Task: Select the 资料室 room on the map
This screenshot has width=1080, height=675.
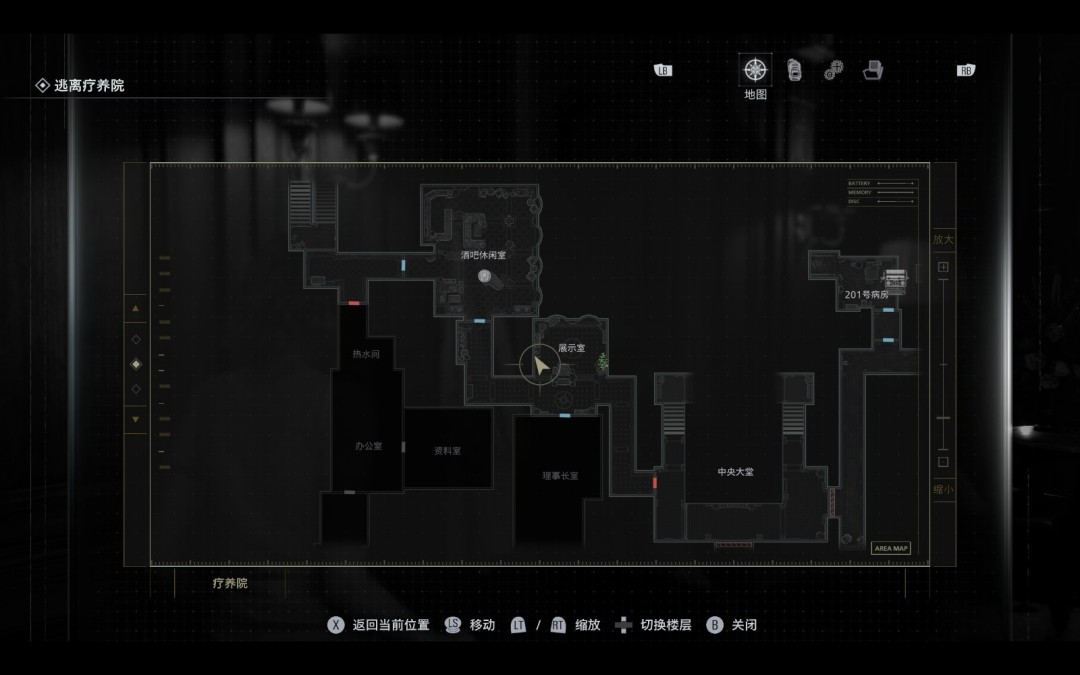Action: coord(447,450)
